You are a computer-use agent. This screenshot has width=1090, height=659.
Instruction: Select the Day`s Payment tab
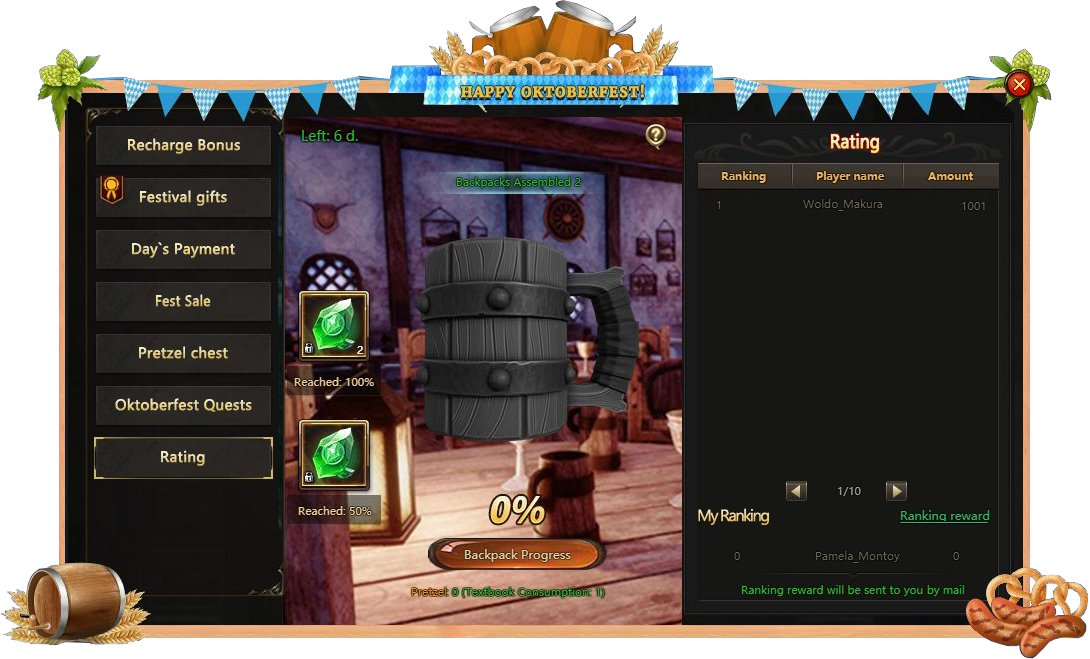point(183,249)
